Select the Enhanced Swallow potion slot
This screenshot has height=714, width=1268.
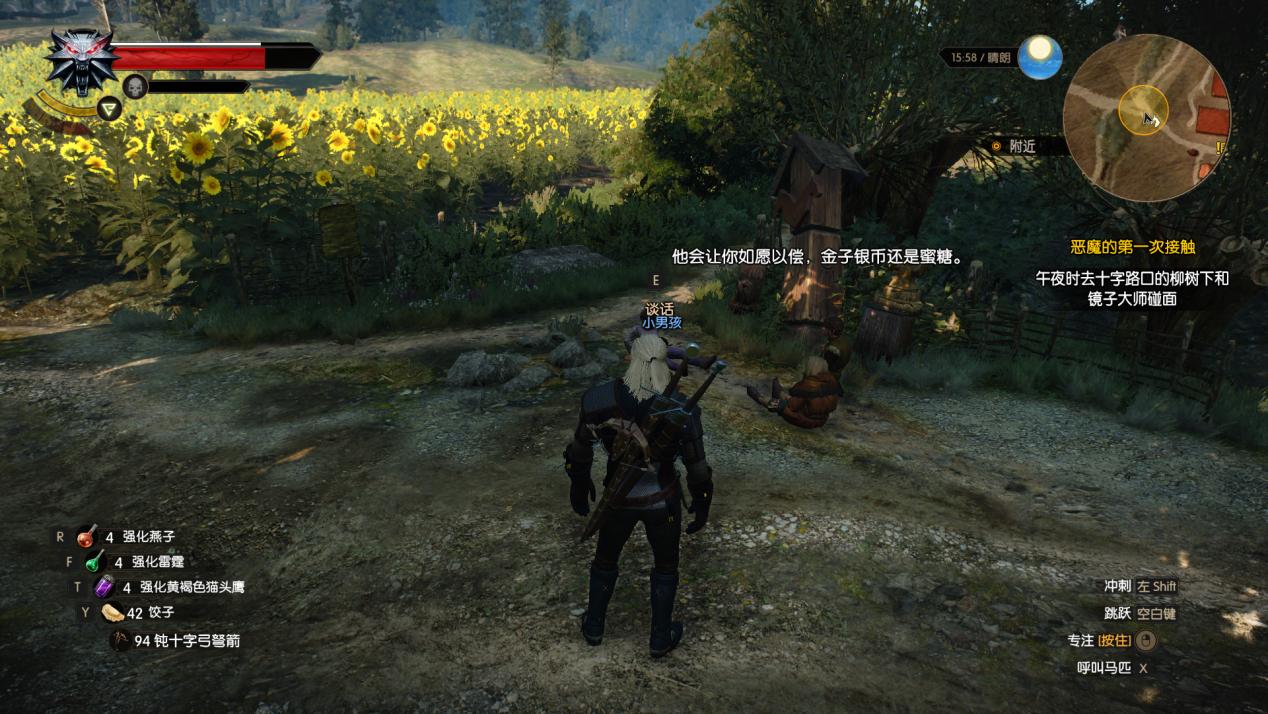pyautogui.click(x=87, y=537)
